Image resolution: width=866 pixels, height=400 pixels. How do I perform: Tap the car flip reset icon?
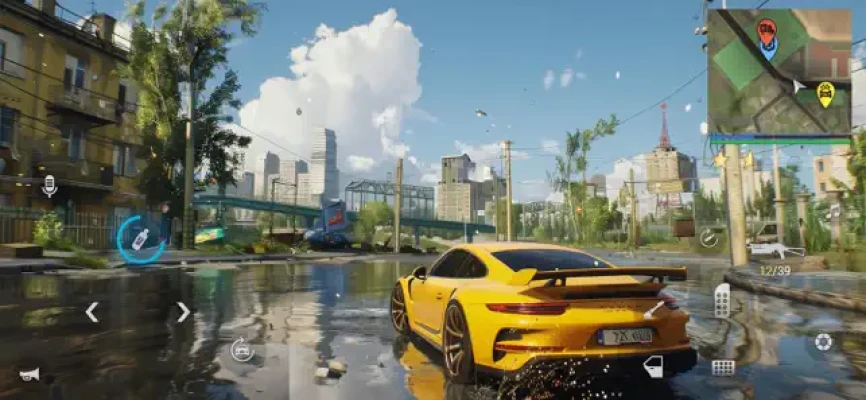[x=241, y=349]
